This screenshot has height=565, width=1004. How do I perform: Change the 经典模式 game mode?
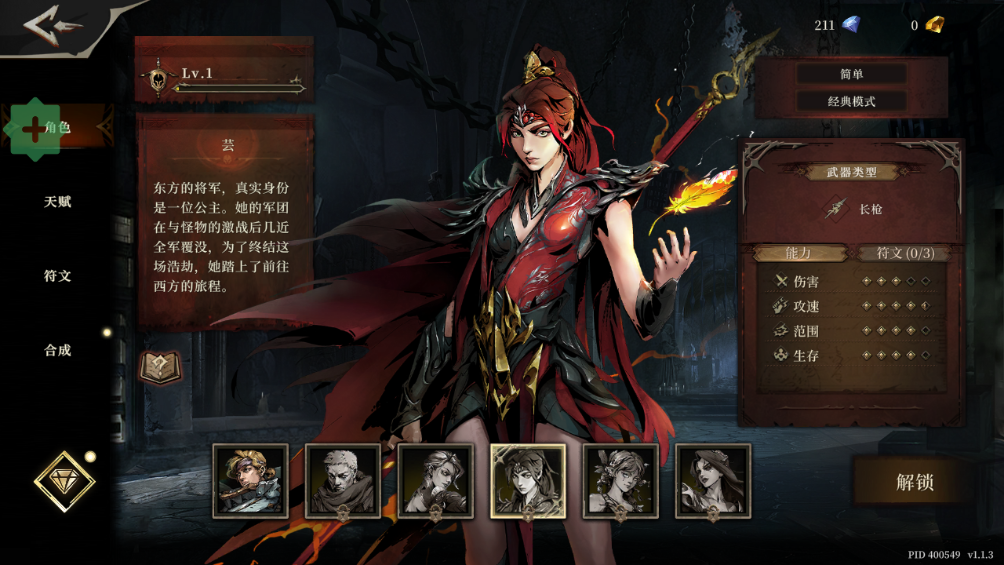pos(851,101)
